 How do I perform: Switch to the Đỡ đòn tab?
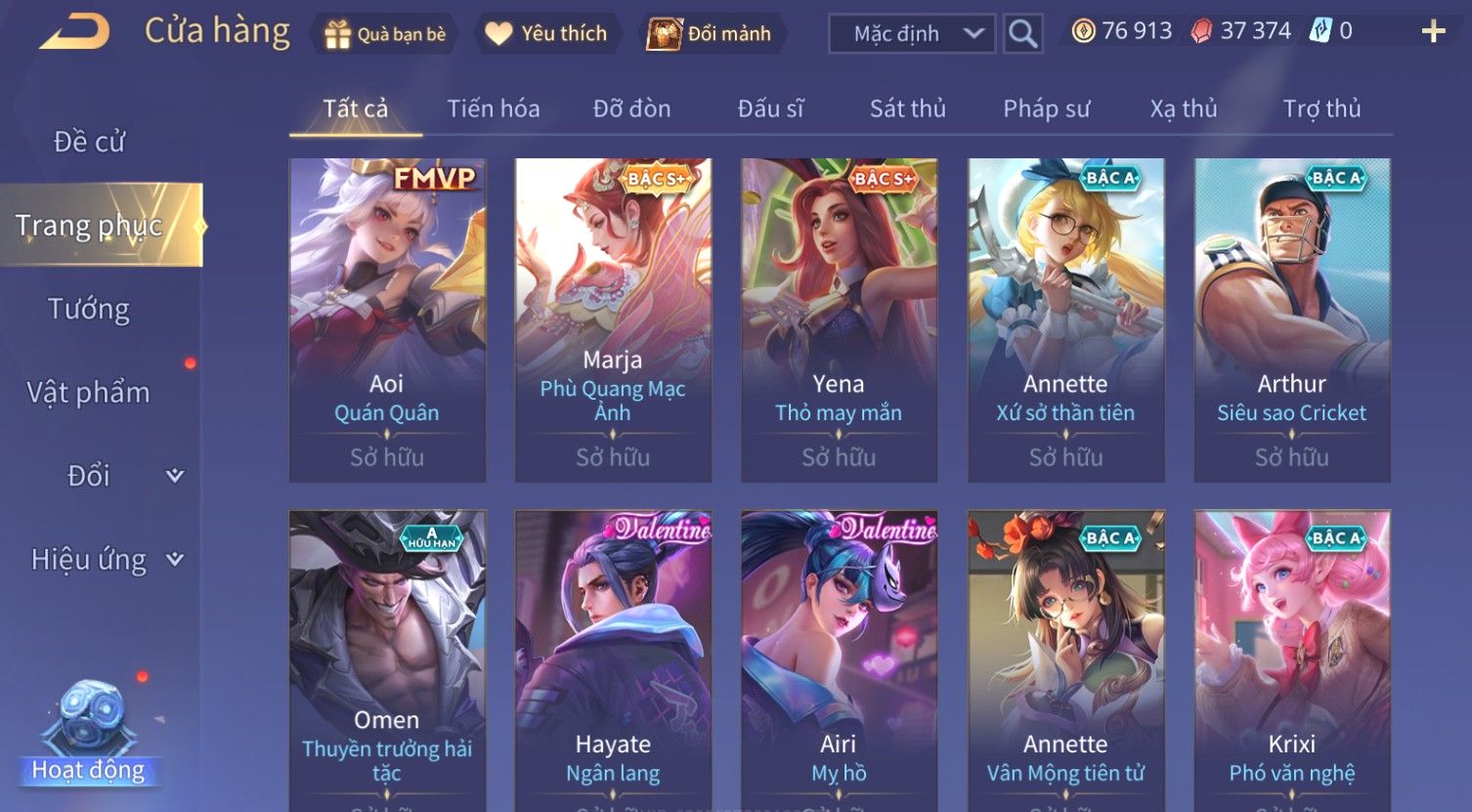pos(631,108)
